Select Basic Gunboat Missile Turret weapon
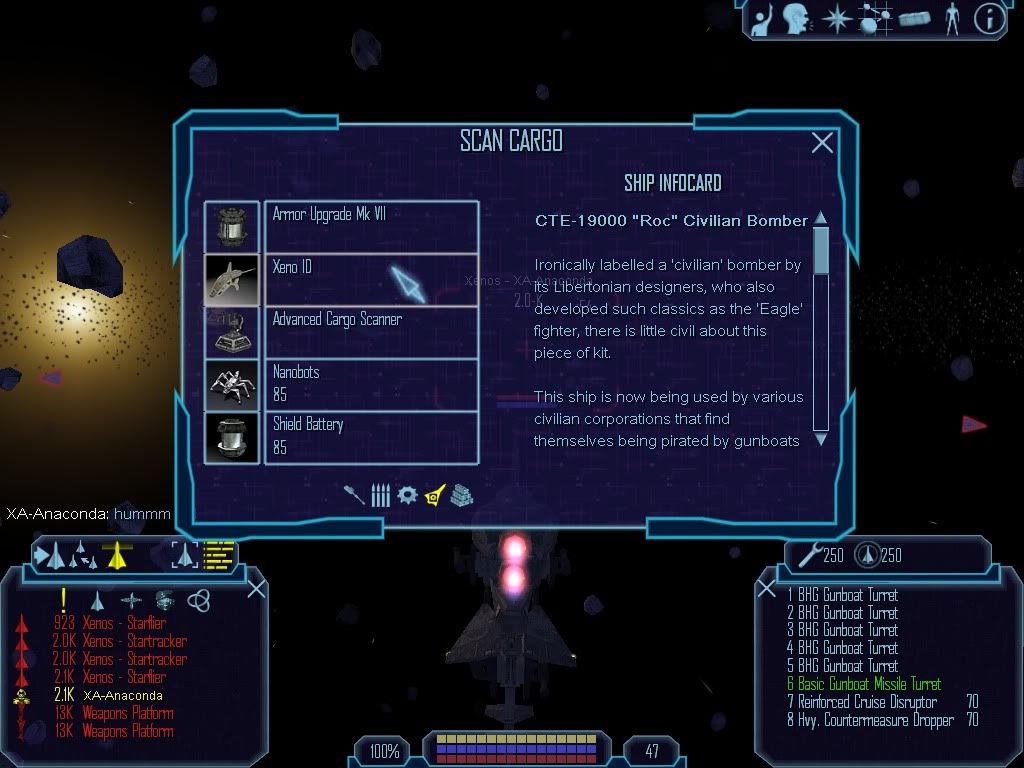 (x=869, y=684)
